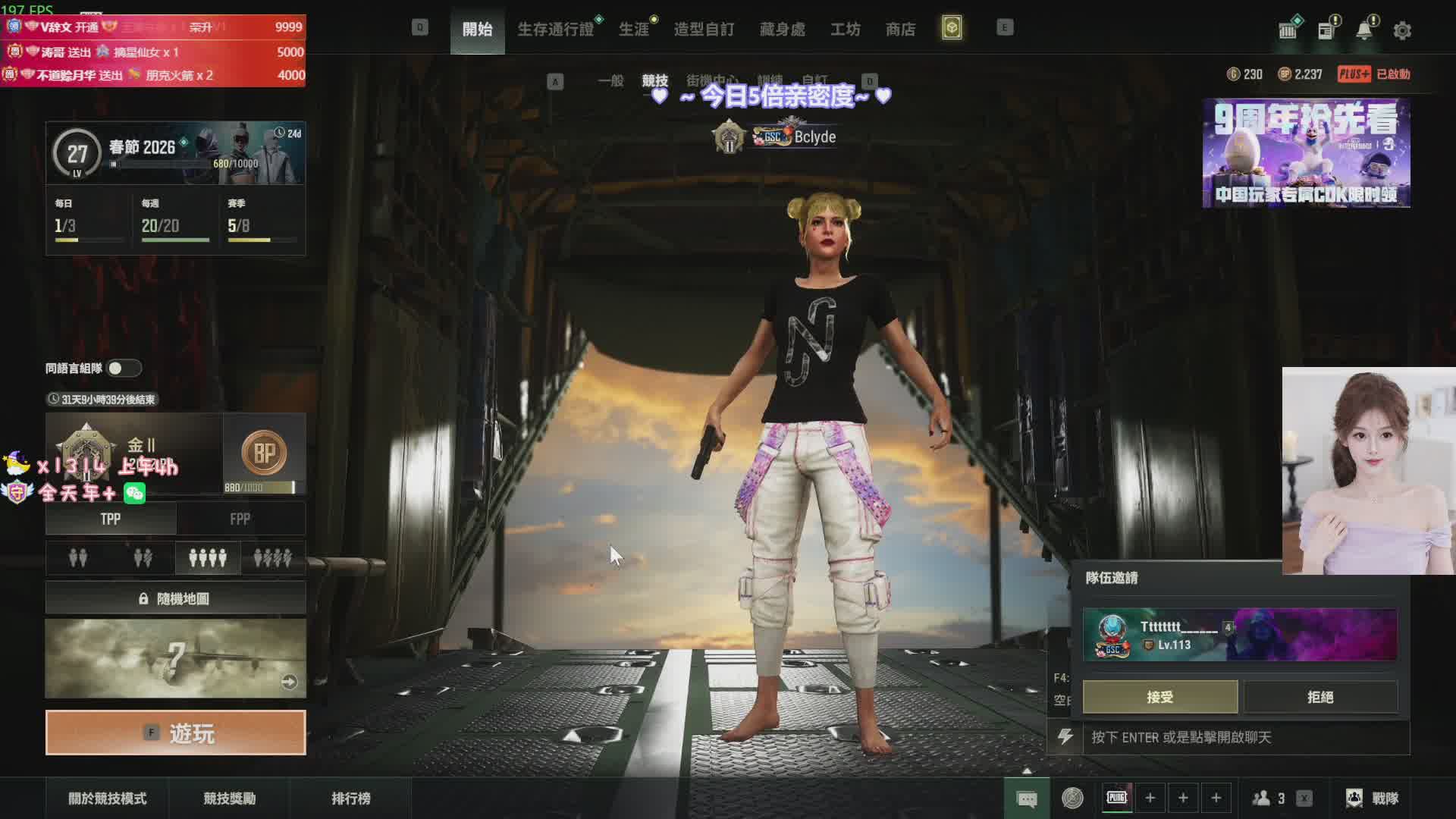The height and width of the screenshot is (819, 1456).
Task: Go to the 藏身處 hideout tab
Action: 783,30
